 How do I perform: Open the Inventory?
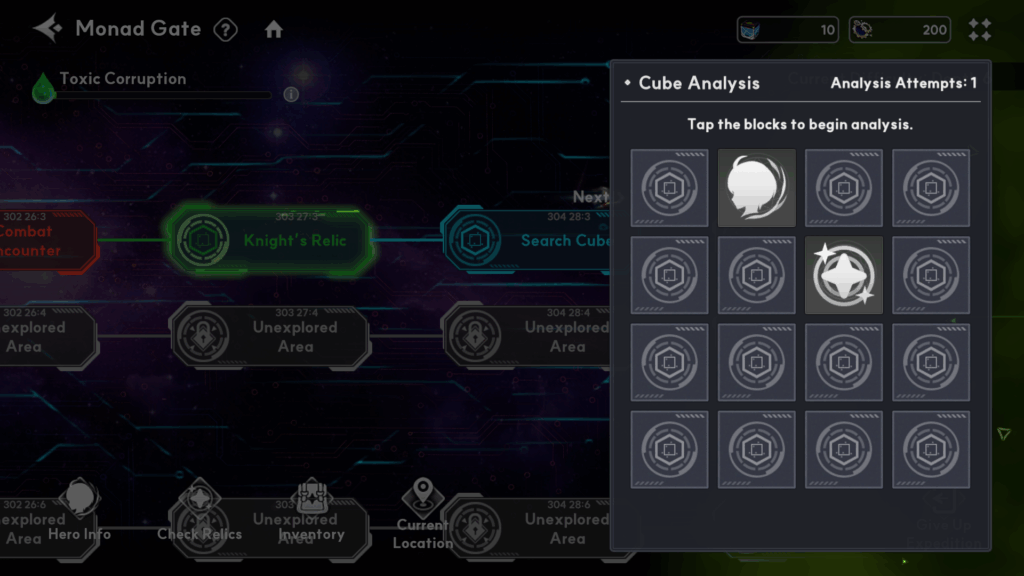click(x=311, y=510)
